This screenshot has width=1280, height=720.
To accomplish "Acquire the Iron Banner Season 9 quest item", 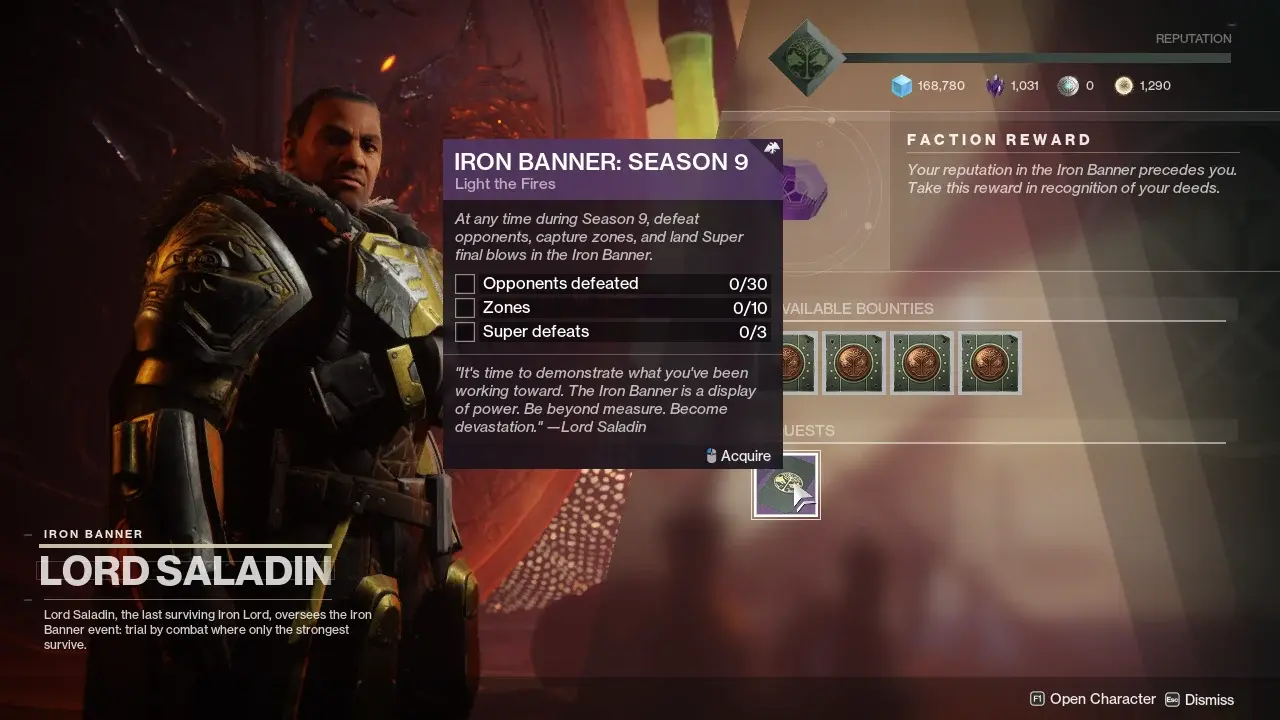I will tap(785, 485).
